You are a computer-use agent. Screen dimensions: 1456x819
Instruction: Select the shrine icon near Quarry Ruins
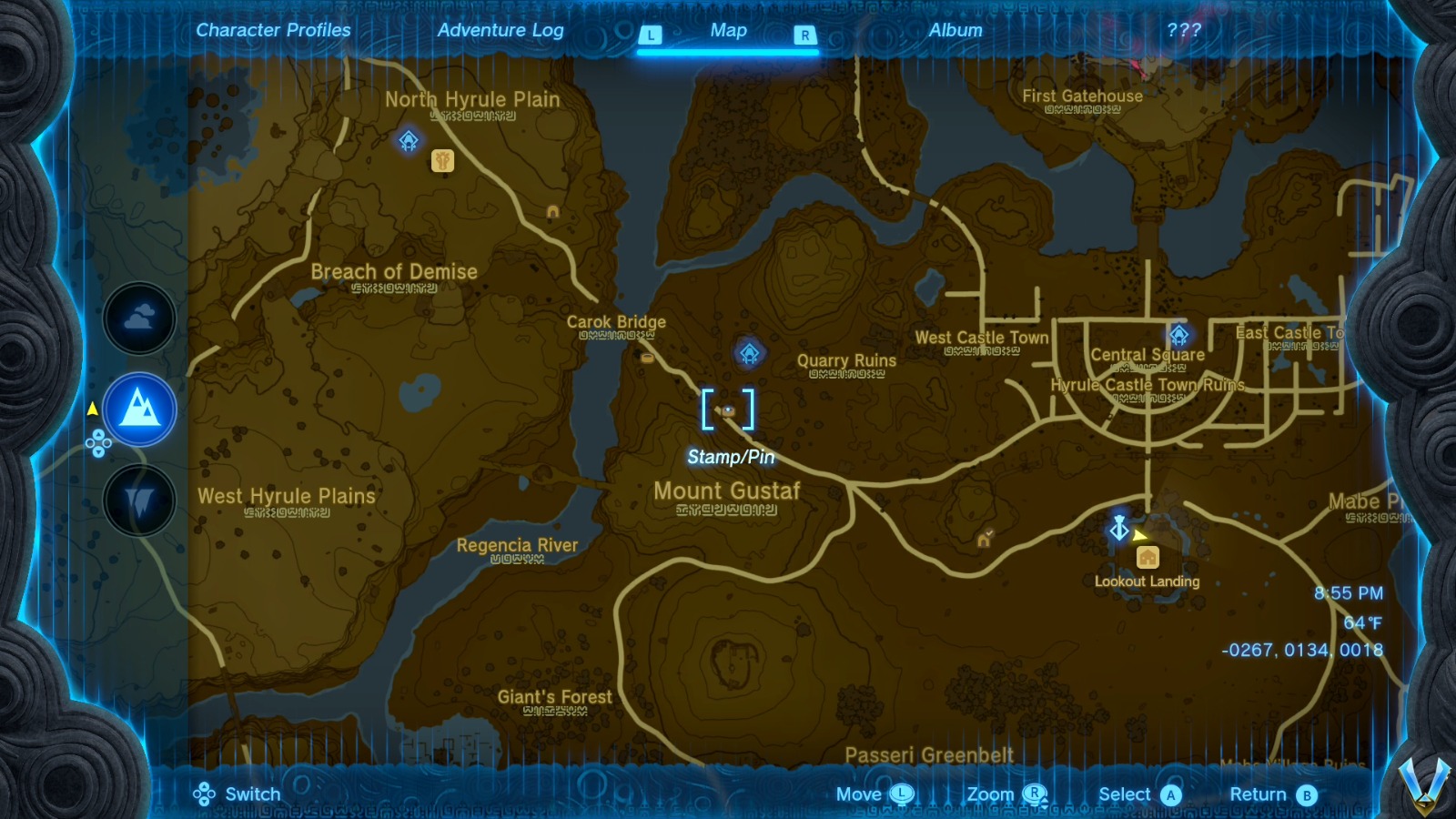(x=749, y=353)
